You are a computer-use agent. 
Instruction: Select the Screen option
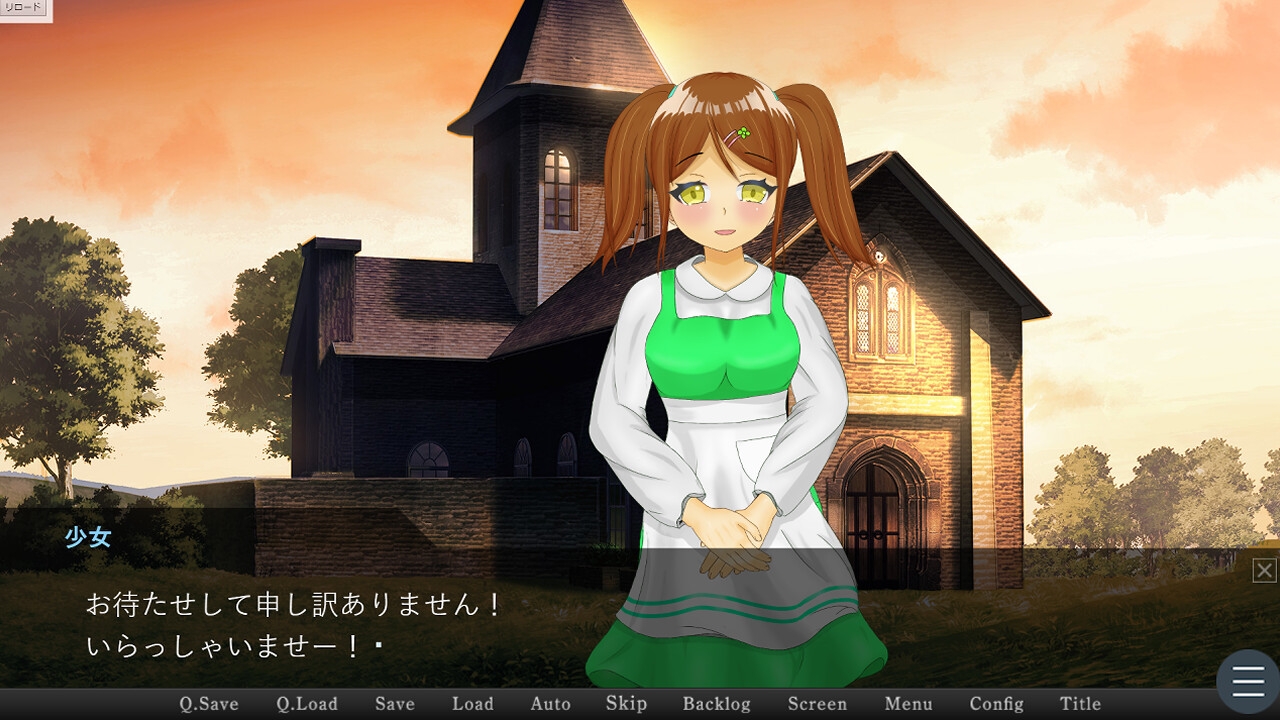point(817,704)
